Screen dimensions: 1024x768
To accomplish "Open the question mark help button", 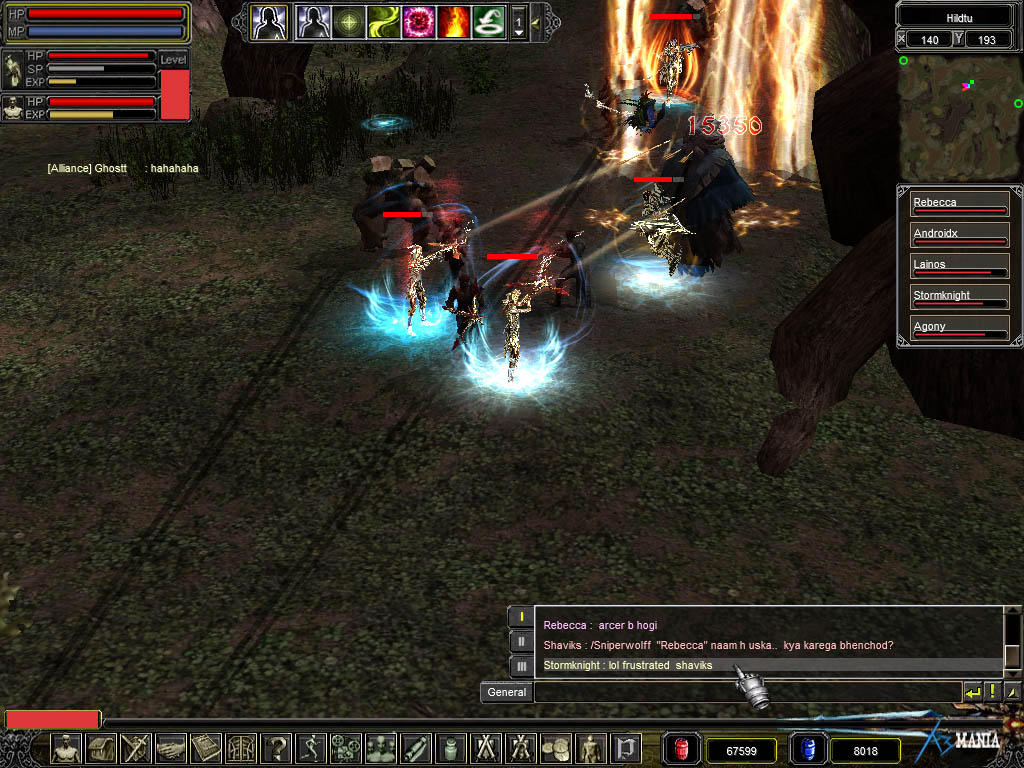I will point(277,747).
